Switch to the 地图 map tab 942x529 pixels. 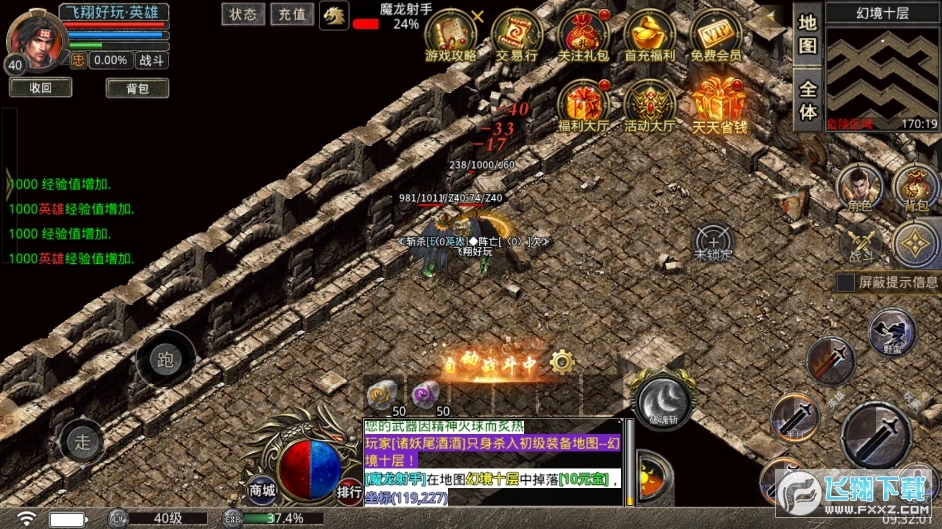(x=808, y=34)
